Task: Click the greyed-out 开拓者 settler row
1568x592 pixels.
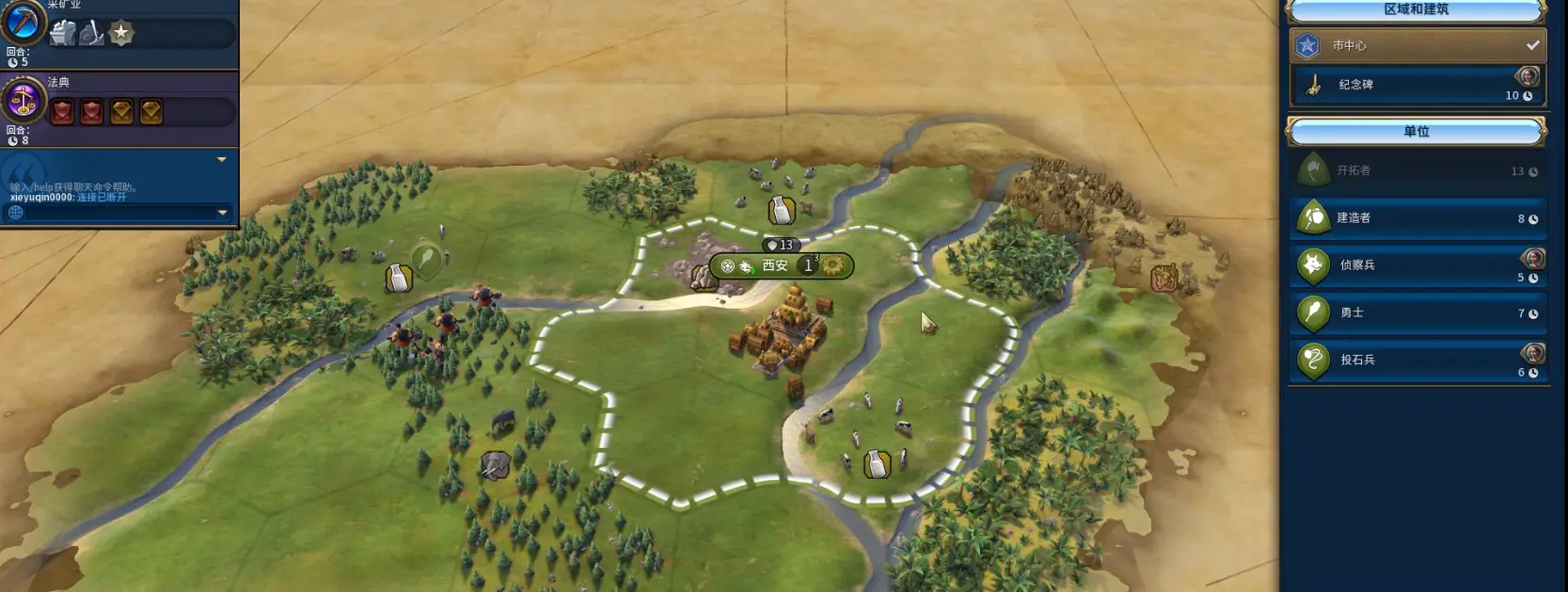Action: point(1416,170)
